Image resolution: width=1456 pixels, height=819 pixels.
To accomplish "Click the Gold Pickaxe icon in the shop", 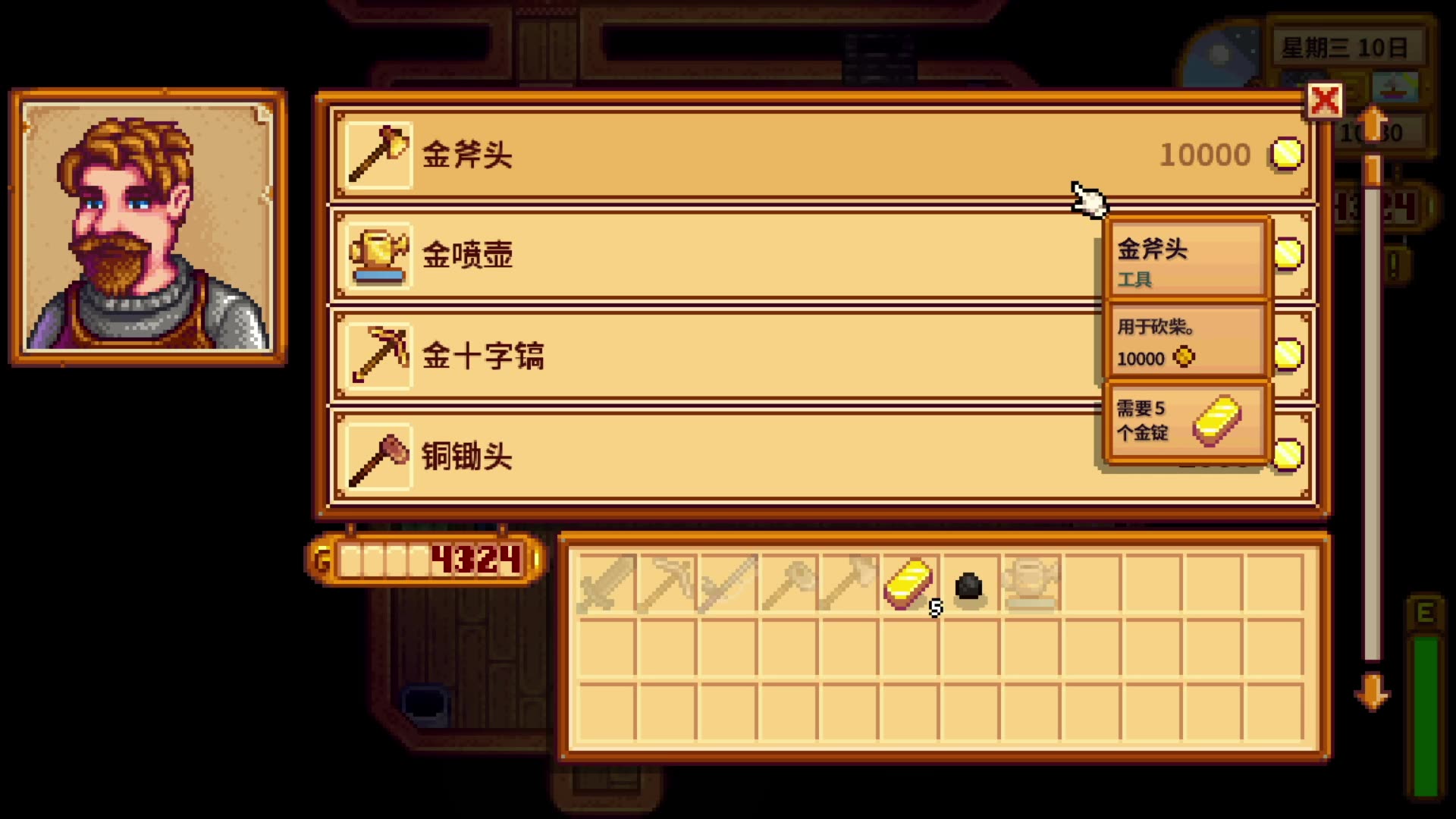I will tap(378, 356).
